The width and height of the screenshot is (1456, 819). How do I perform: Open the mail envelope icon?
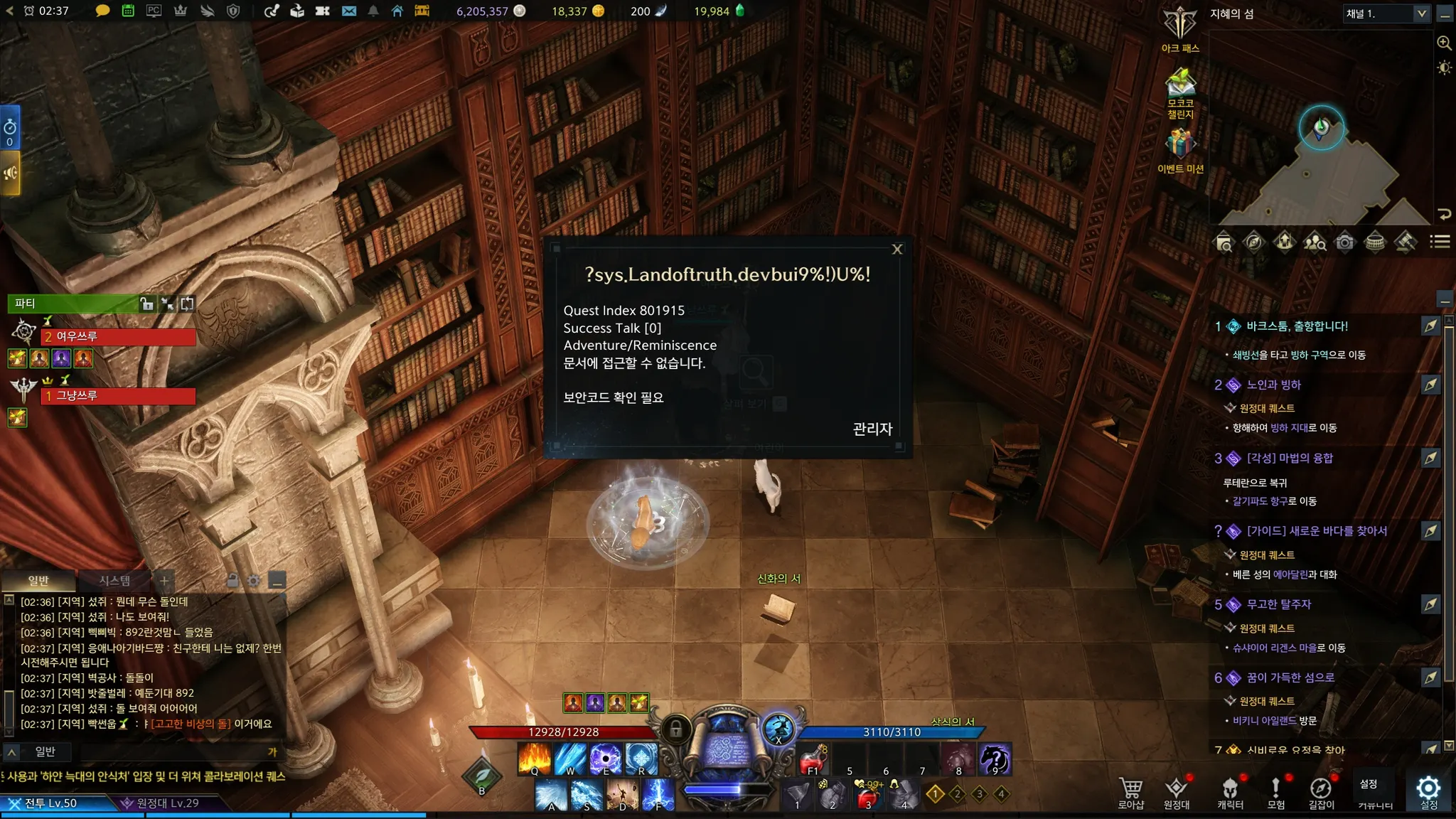[x=348, y=11]
